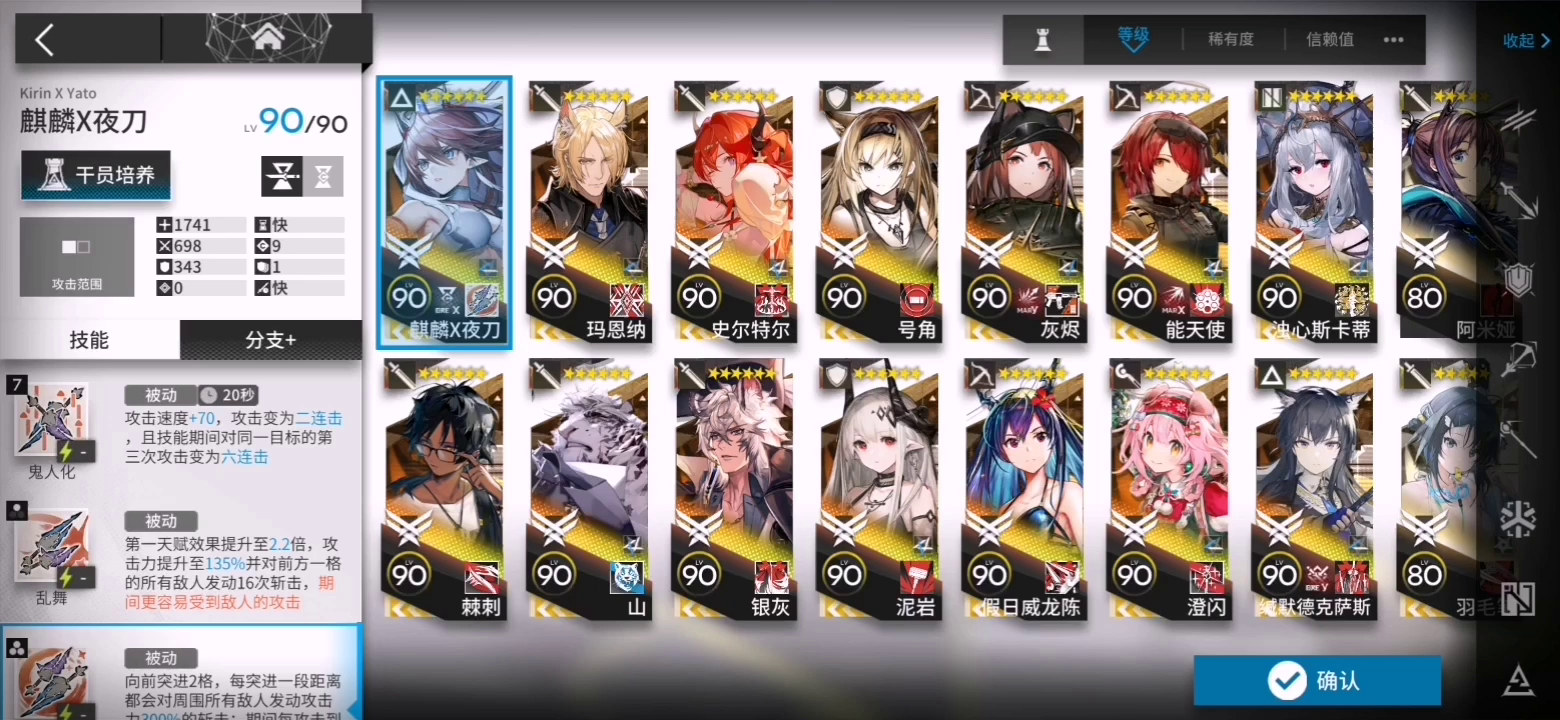This screenshot has height=720, width=1560.
Task: Switch to the 分支+ module tab
Action: [271, 340]
